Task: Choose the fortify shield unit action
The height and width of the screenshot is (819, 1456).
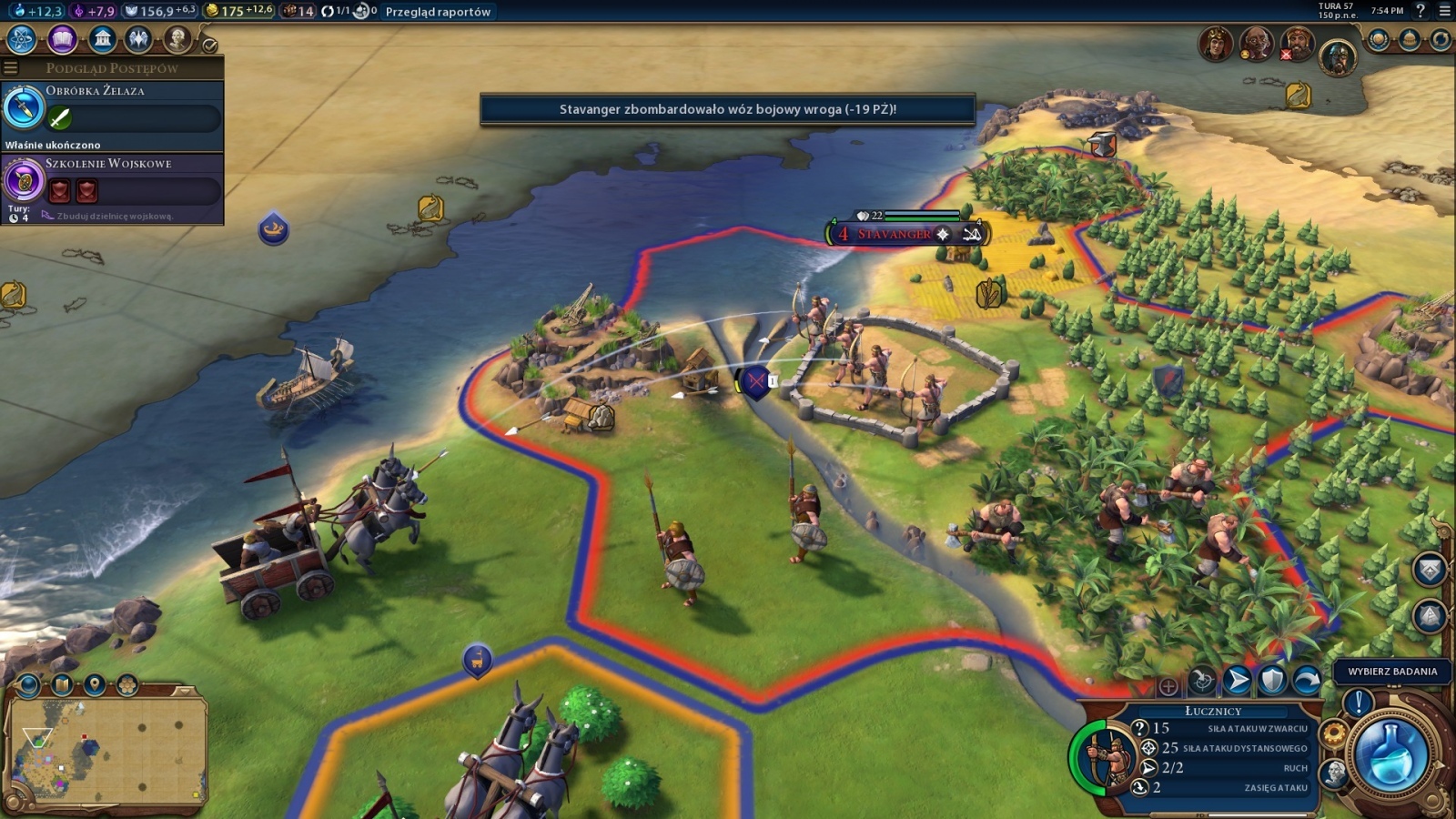Action: [x=1272, y=681]
